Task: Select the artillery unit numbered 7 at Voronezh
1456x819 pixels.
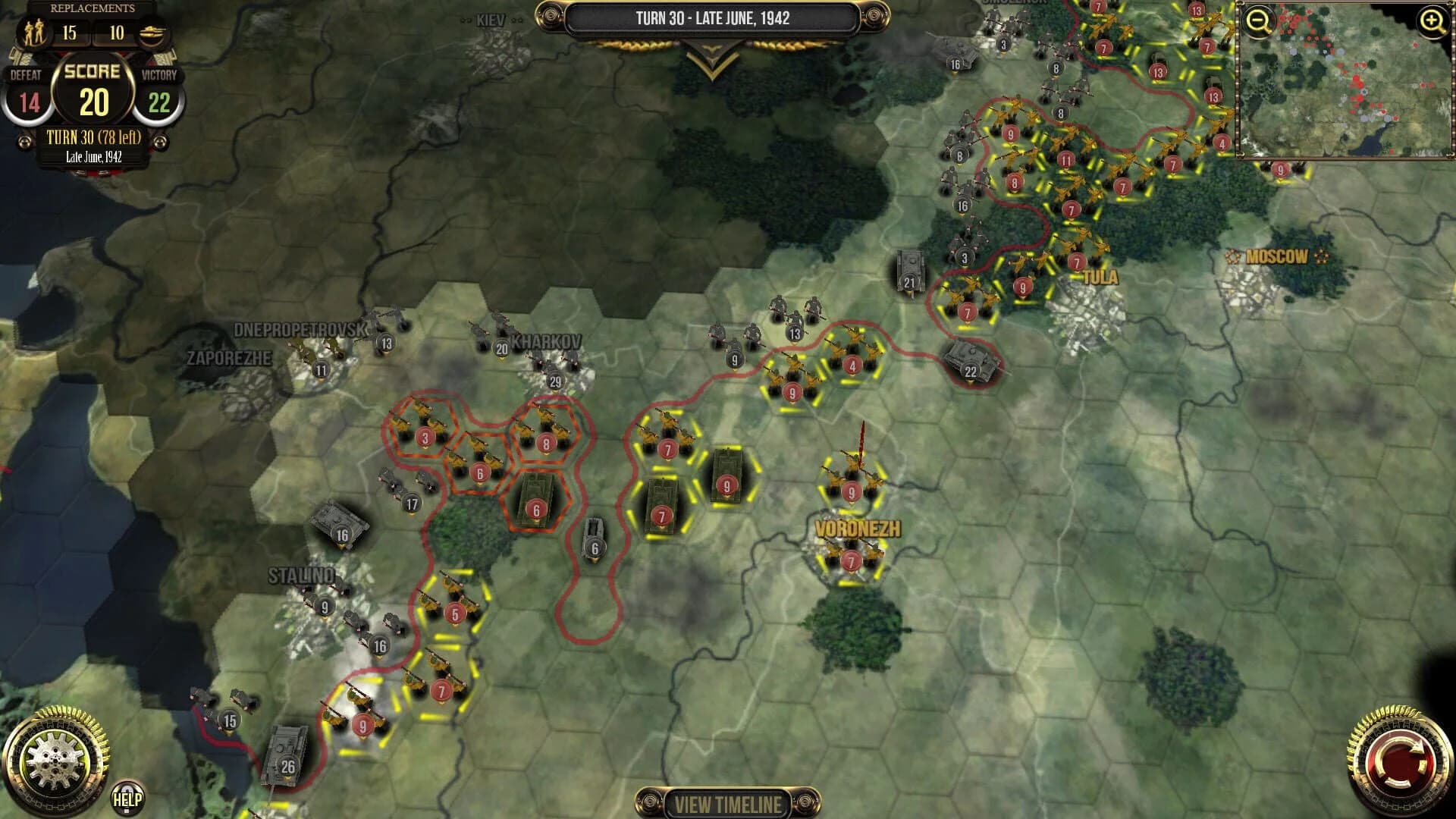Action: click(x=850, y=559)
